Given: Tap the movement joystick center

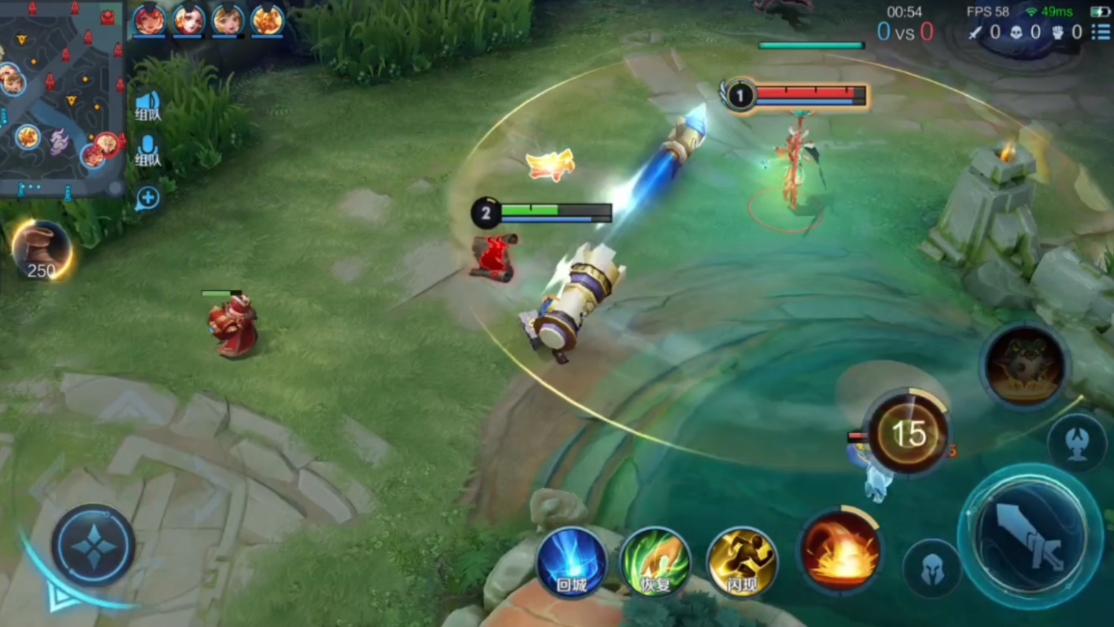Looking at the screenshot, I should click(x=93, y=545).
